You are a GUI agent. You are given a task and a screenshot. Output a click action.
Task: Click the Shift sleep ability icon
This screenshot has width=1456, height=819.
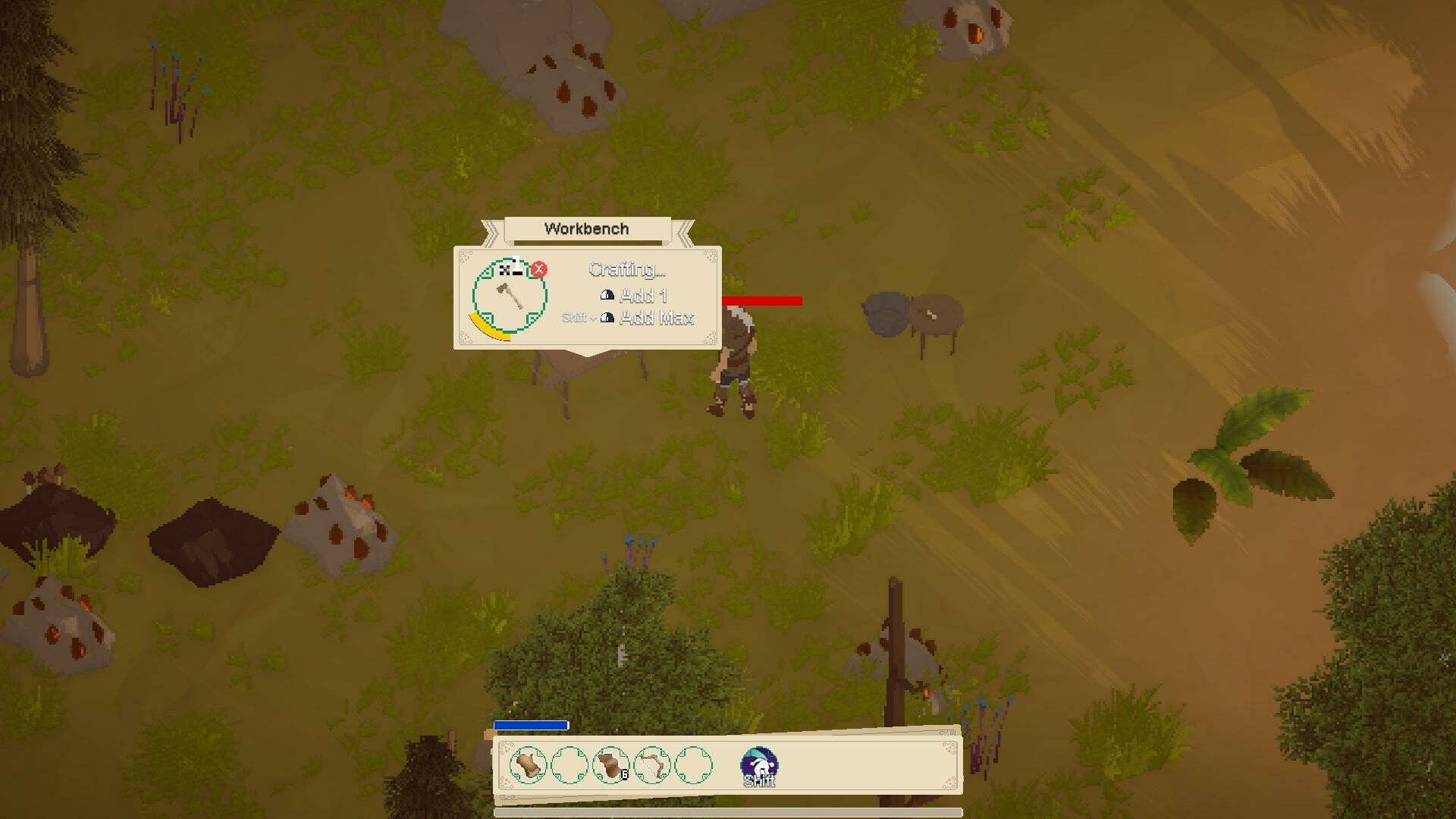759,764
